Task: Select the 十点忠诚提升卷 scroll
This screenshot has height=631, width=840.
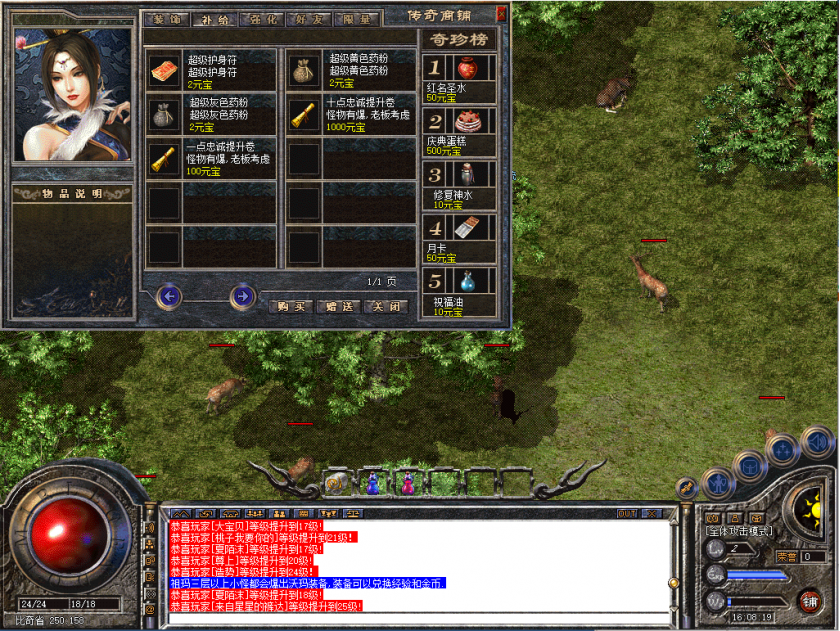Action: (x=303, y=113)
